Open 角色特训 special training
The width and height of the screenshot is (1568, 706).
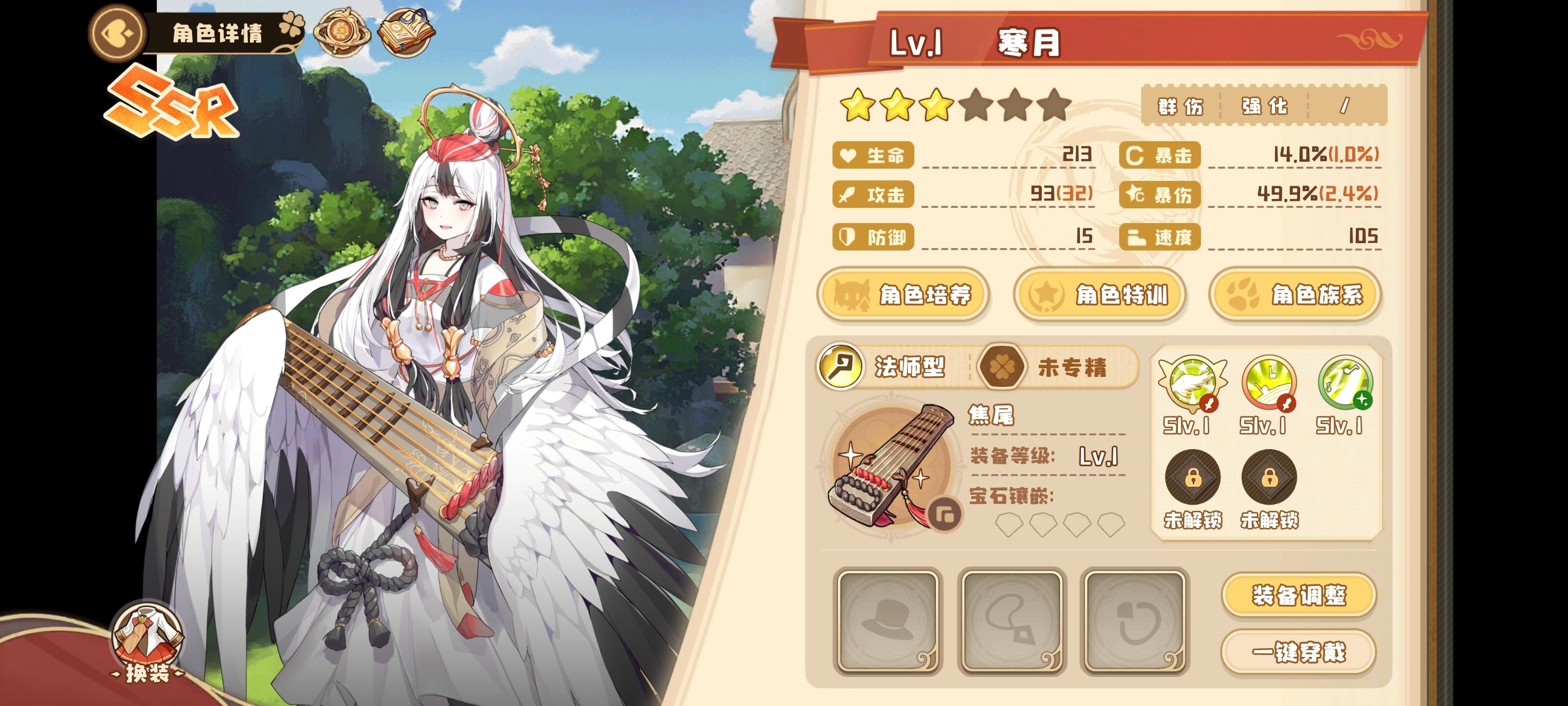[1099, 294]
